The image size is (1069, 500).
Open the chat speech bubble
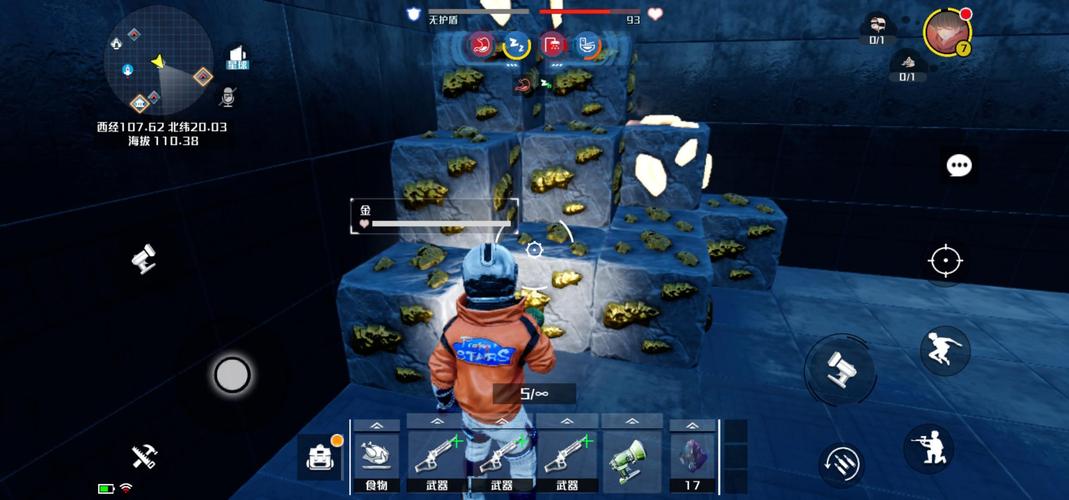click(959, 165)
